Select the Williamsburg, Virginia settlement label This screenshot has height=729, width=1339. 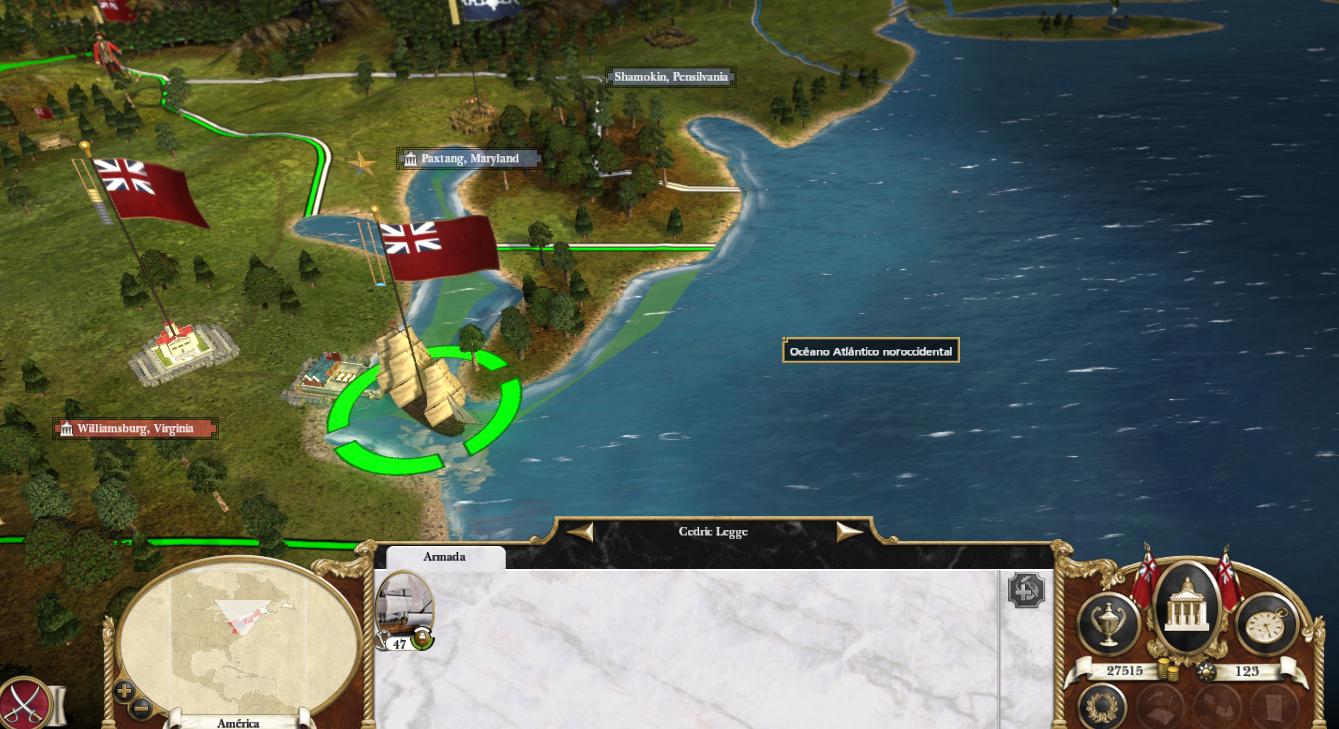[x=135, y=429]
